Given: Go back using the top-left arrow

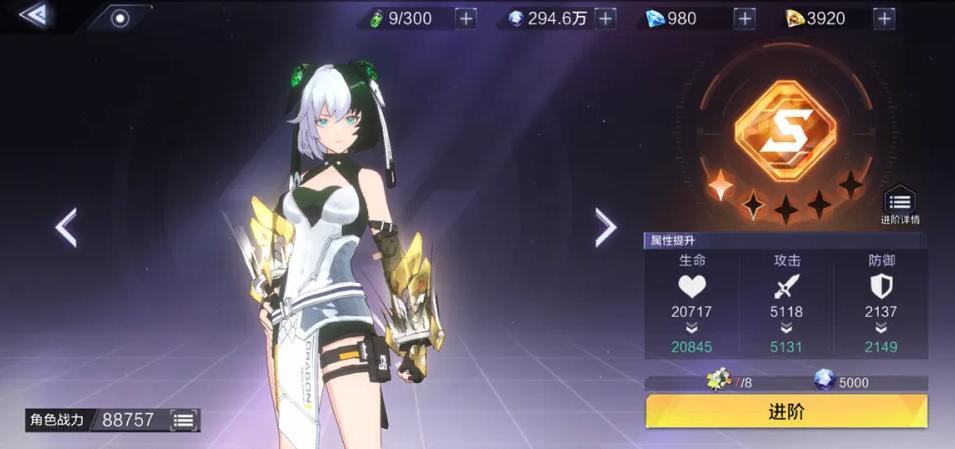Looking at the screenshot, I should pyautogui.click(x=33, y=14).
